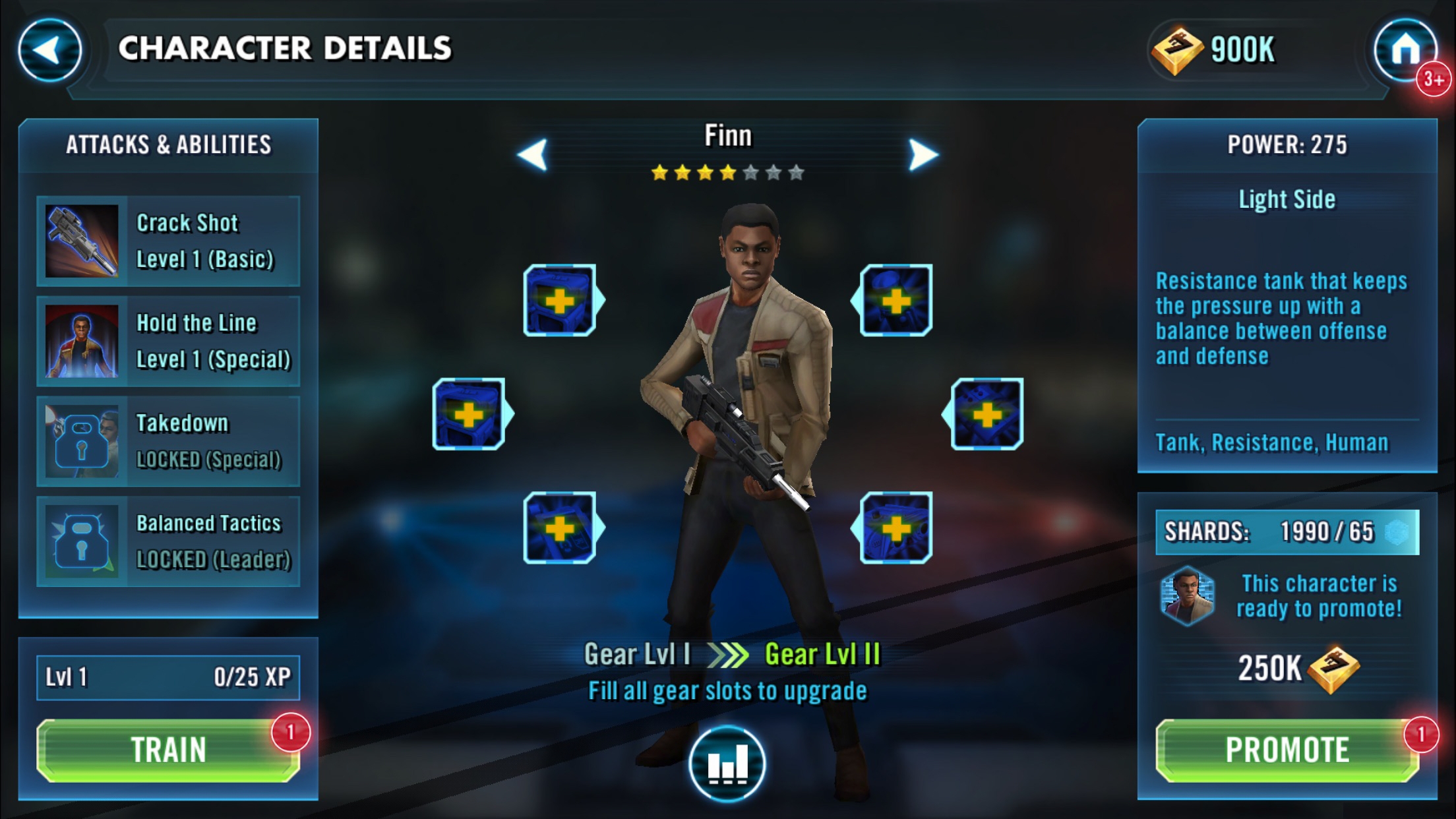Tap the 900K credits currency counter

1215,50
